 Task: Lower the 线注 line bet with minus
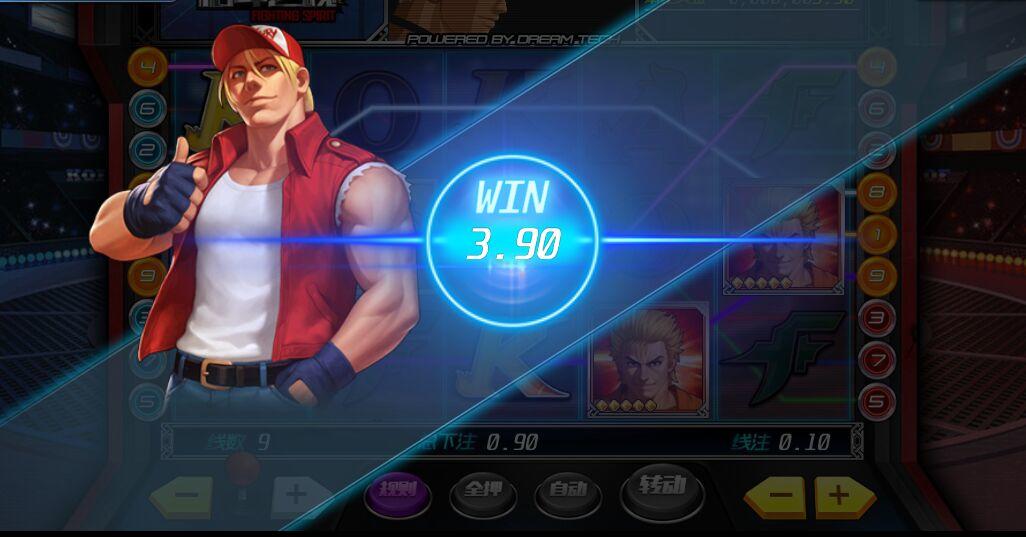[782, 494]
